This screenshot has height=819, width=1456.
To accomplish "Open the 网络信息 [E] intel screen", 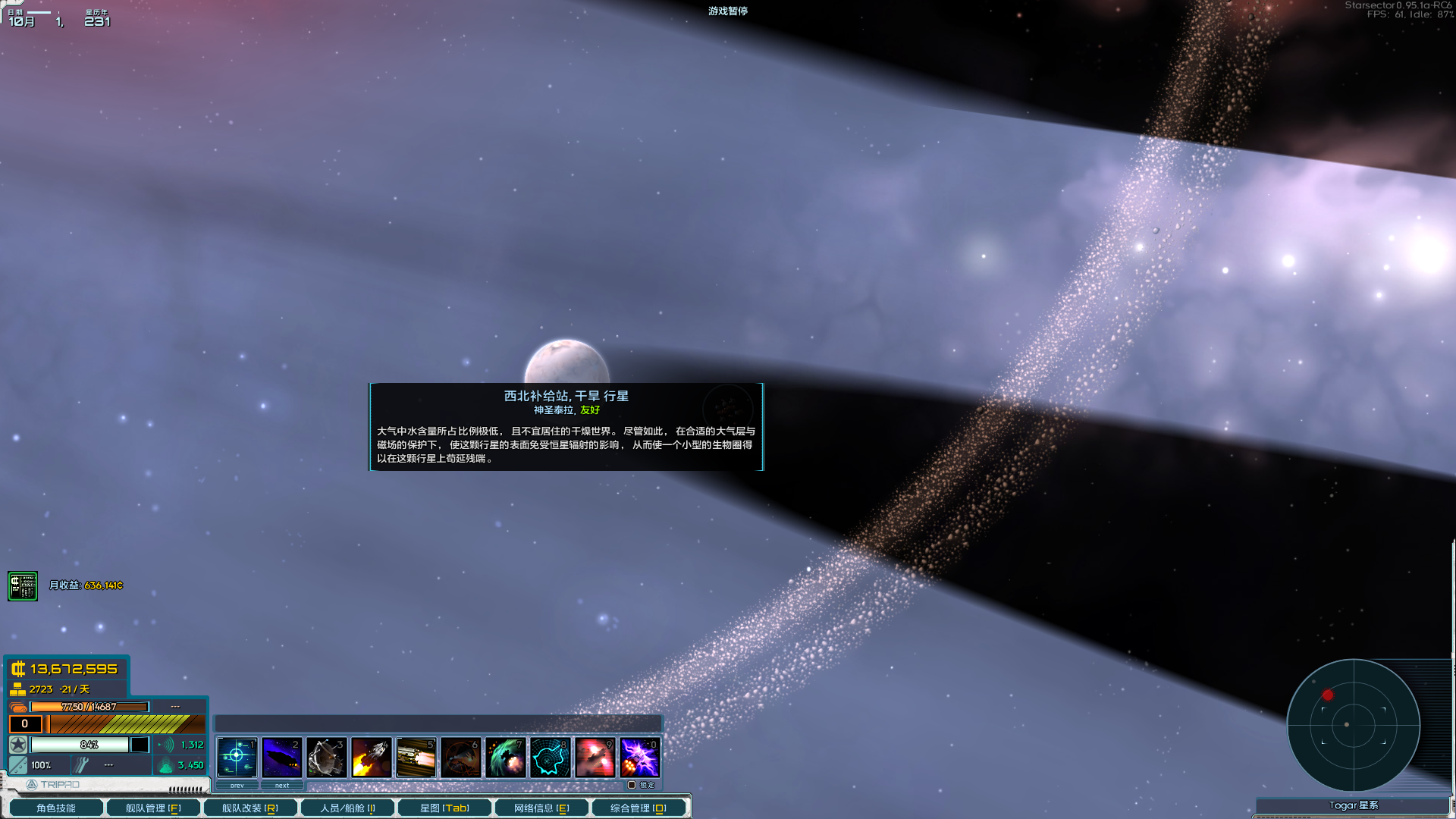I will 540,808.
